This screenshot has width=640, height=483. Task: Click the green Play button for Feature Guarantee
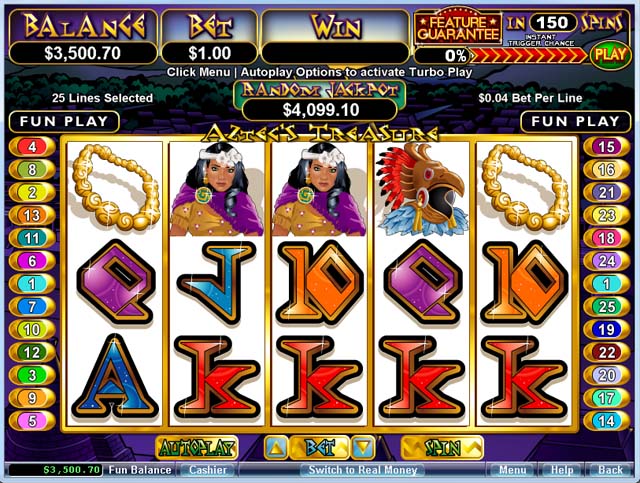pyautogui.click(x=609, y=54)
